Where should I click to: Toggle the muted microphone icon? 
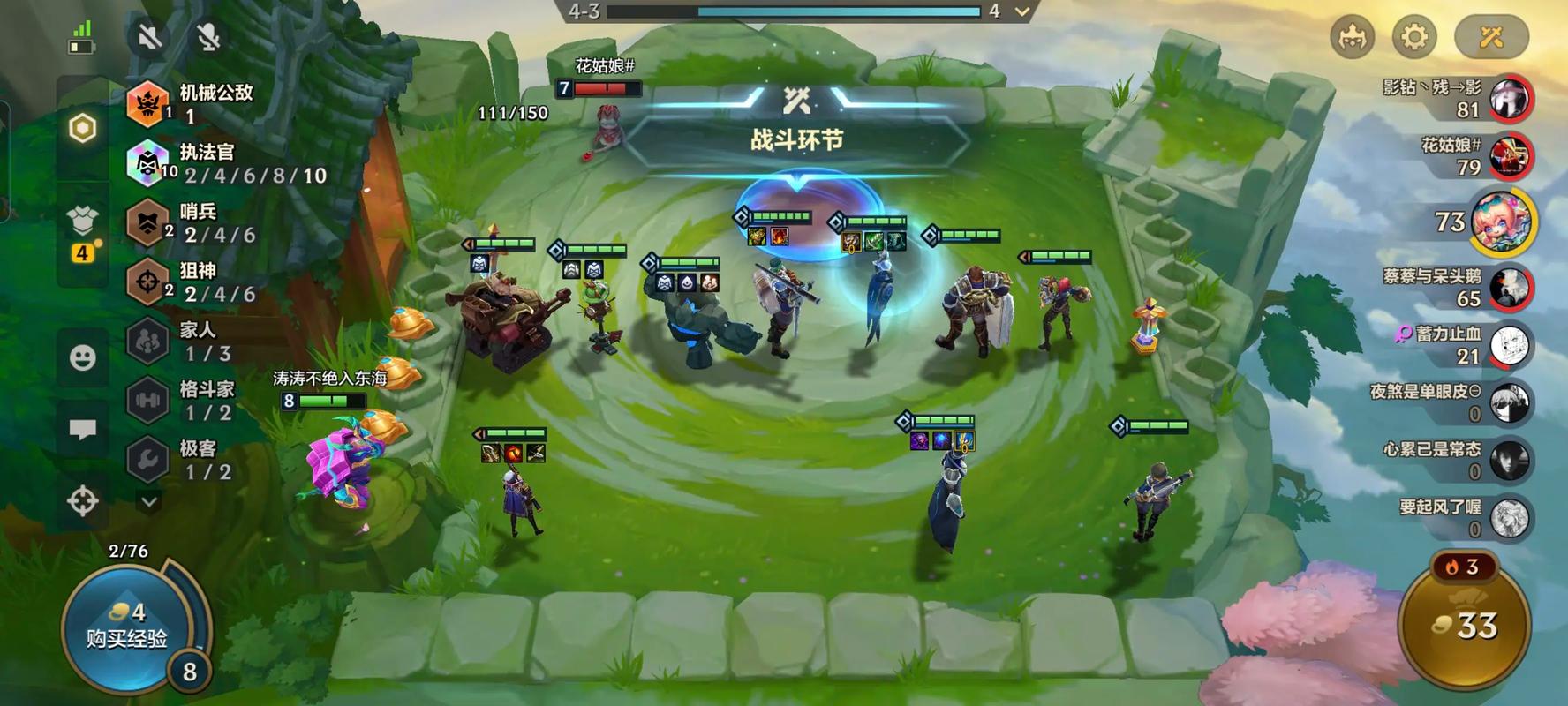[x=208, y=37]
